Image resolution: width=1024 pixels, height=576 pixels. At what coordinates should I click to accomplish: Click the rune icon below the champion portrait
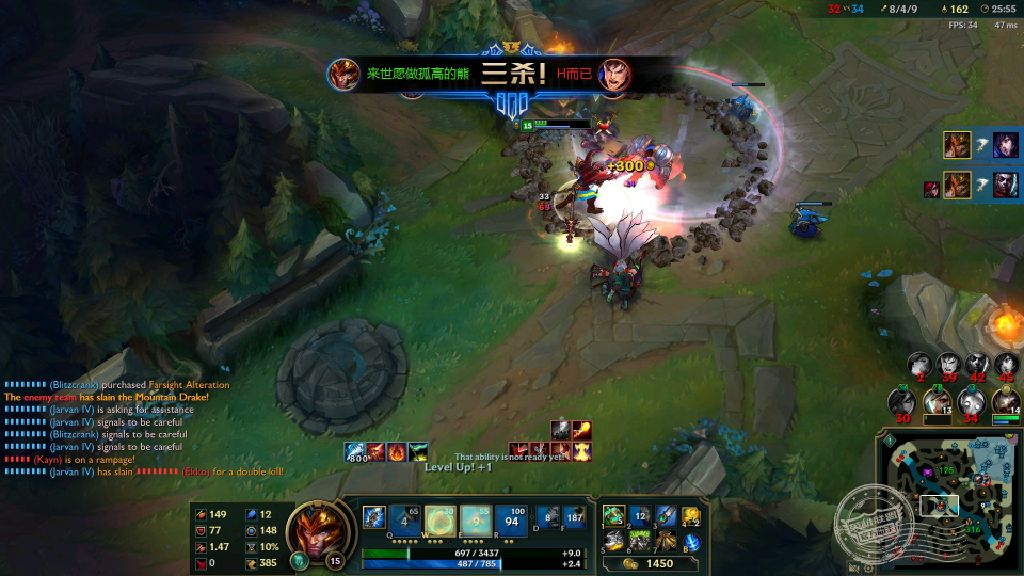point(299,561)
